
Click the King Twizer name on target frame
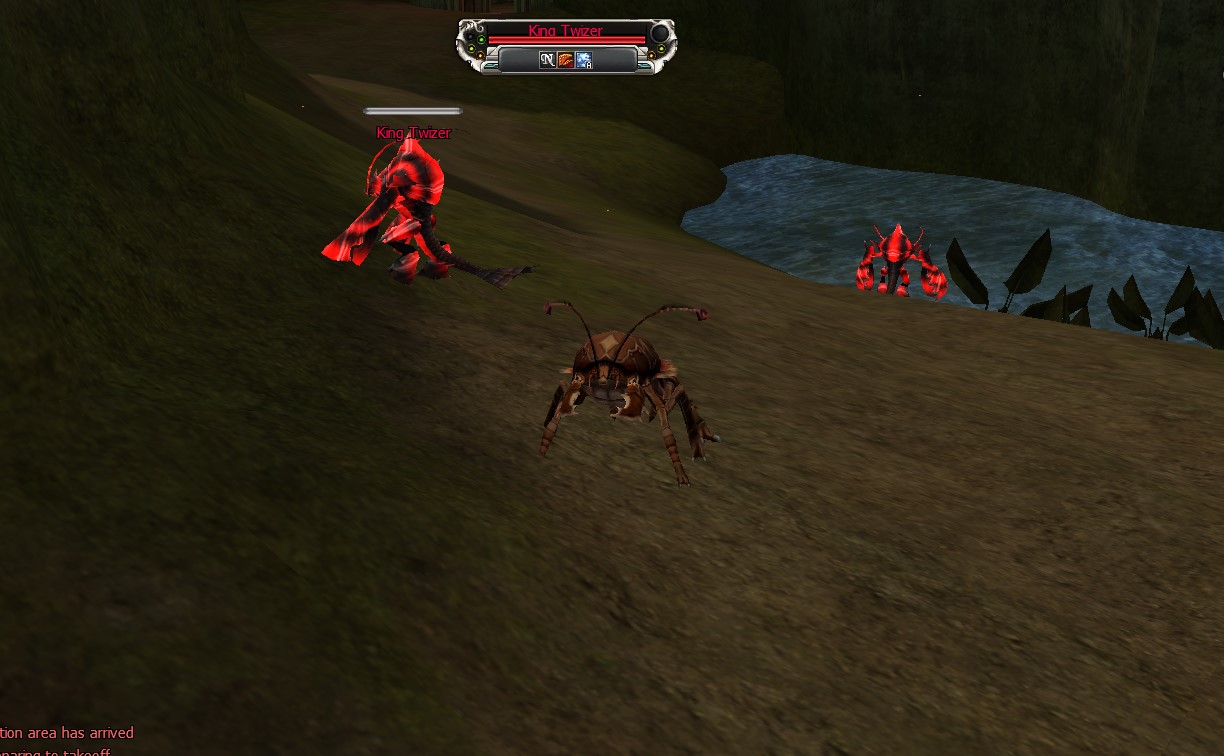pos(566,31)
